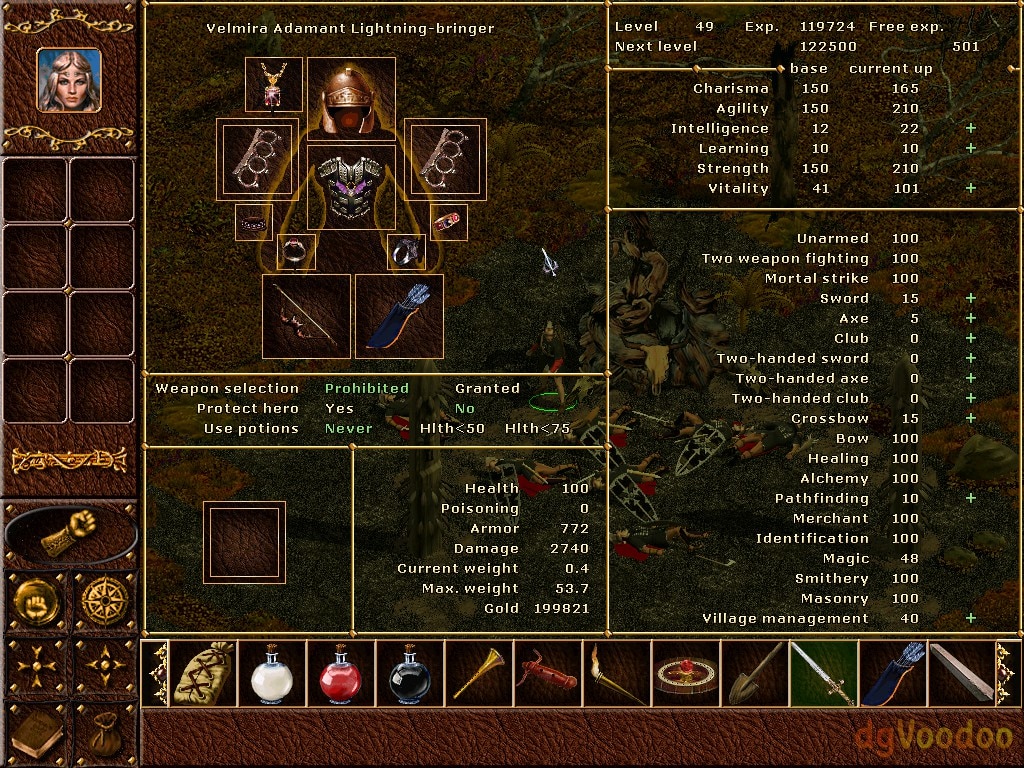The height and width of the screenshot is (768, 1024).
Task: Increase Vitality using the plus sign
Action: click(969, 188)
